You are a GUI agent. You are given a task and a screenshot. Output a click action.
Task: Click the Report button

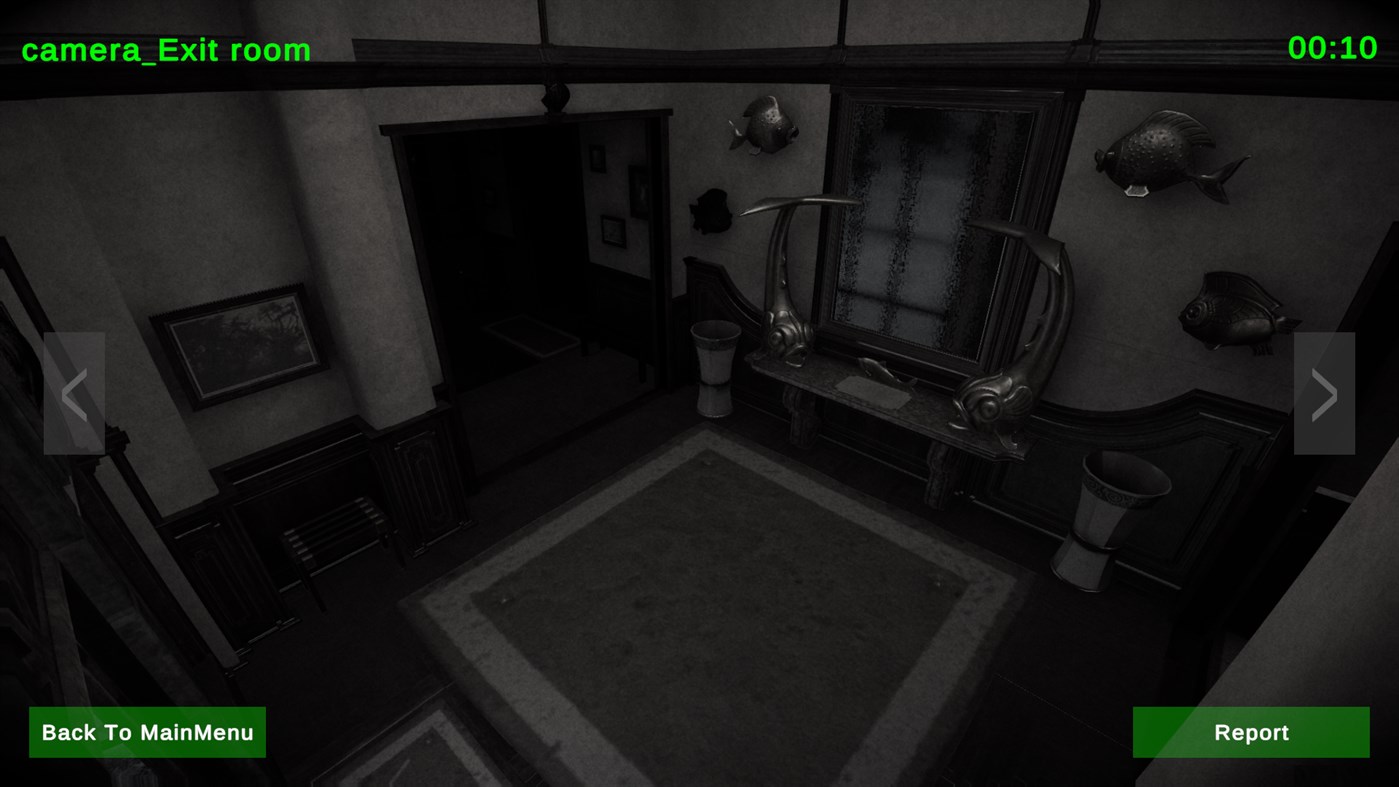point(1249,731)
